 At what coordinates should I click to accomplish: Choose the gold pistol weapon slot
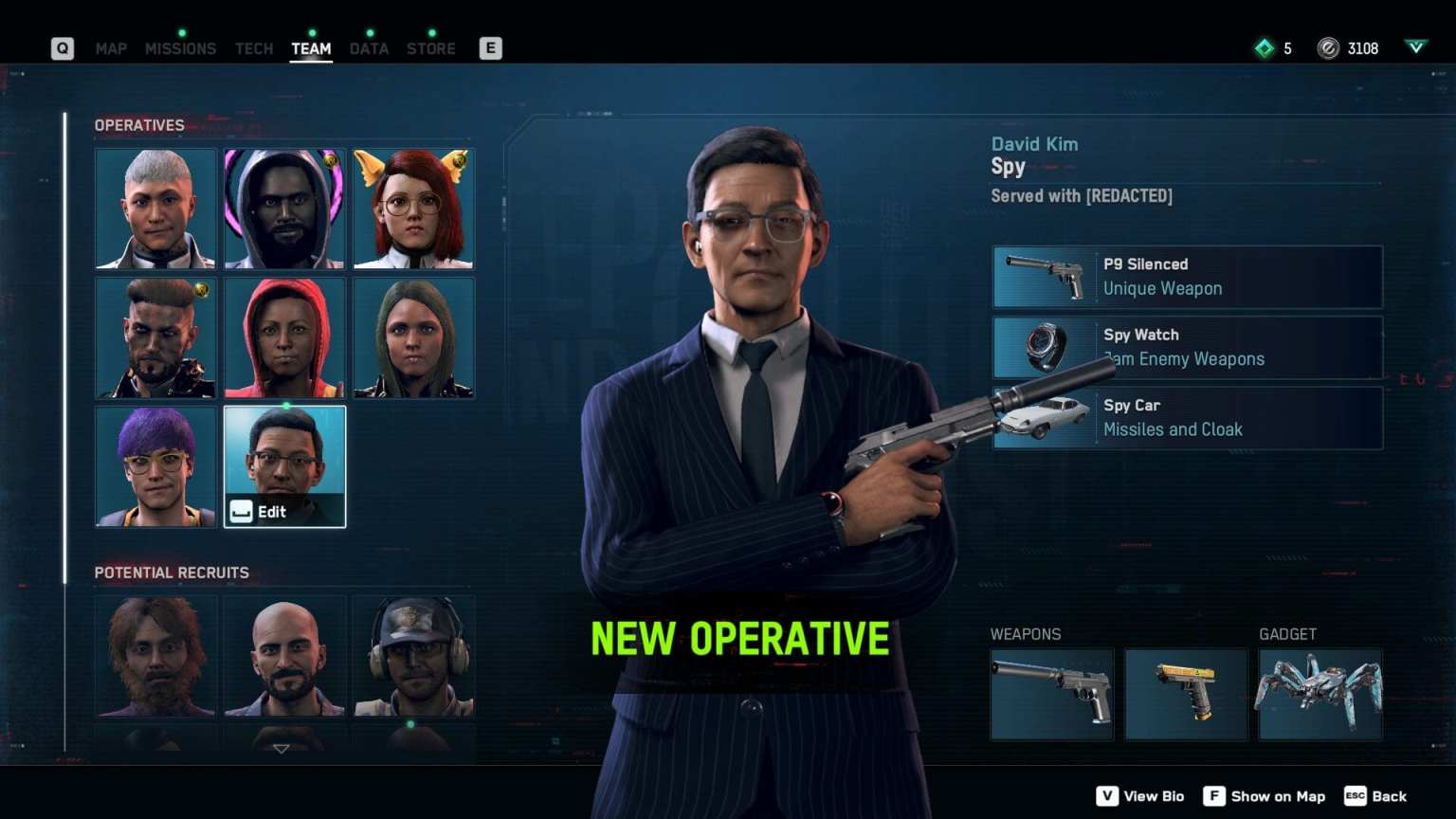click(x=1186, y=694)
